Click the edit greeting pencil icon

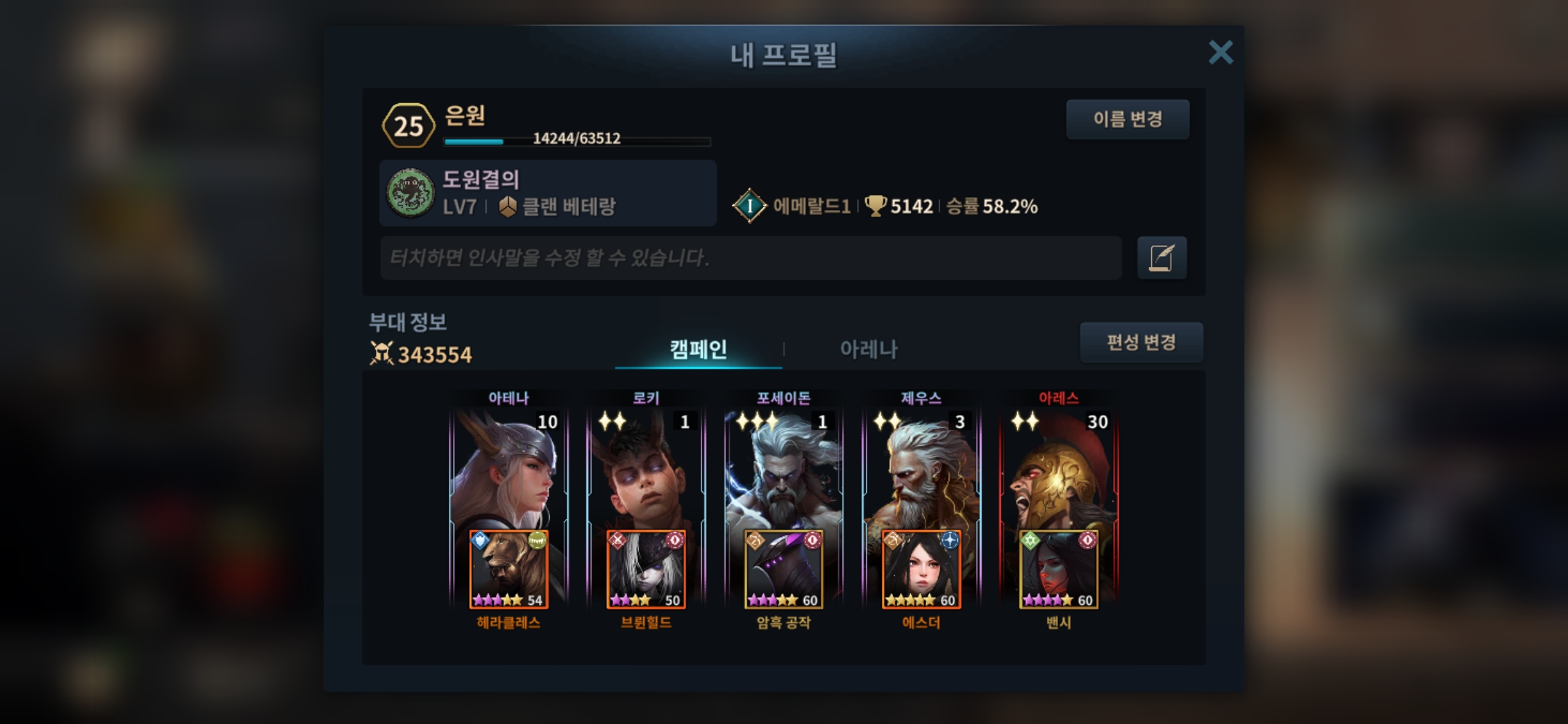pos(1161,257)
